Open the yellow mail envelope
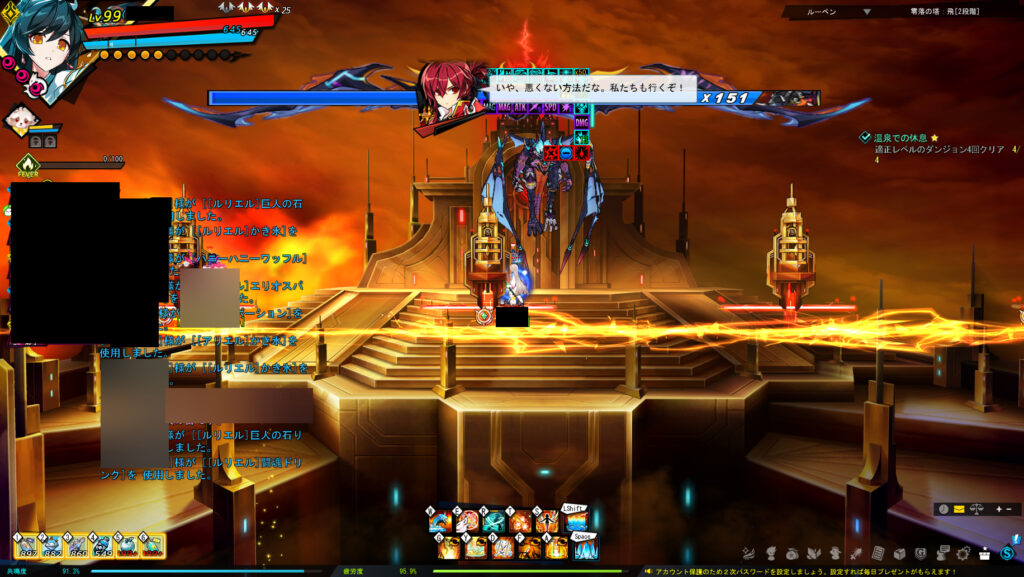This screenshot has height=577, width=1024. [958, 509]
